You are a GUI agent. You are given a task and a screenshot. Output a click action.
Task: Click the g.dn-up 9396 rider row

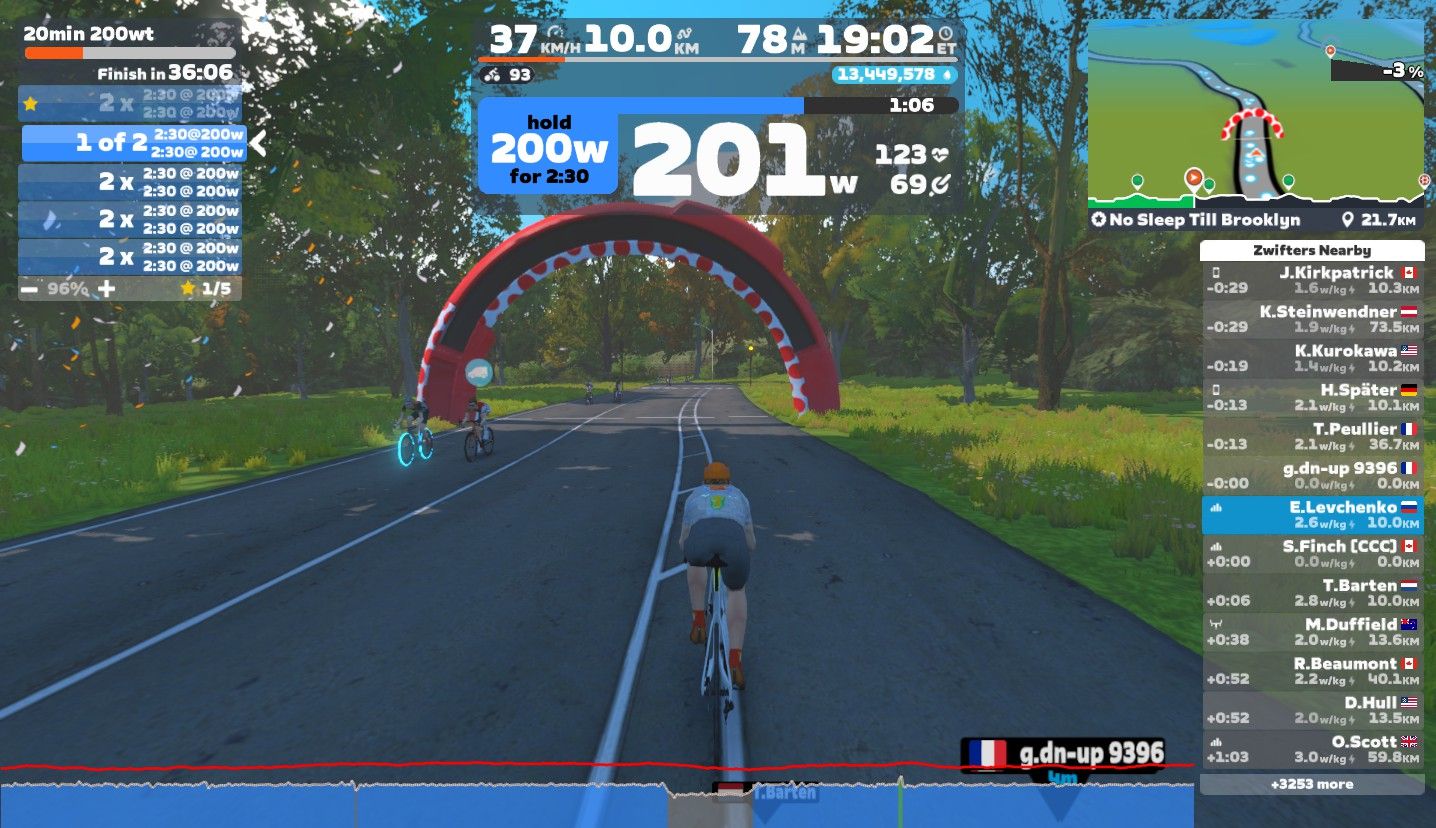coord(1311,476)
